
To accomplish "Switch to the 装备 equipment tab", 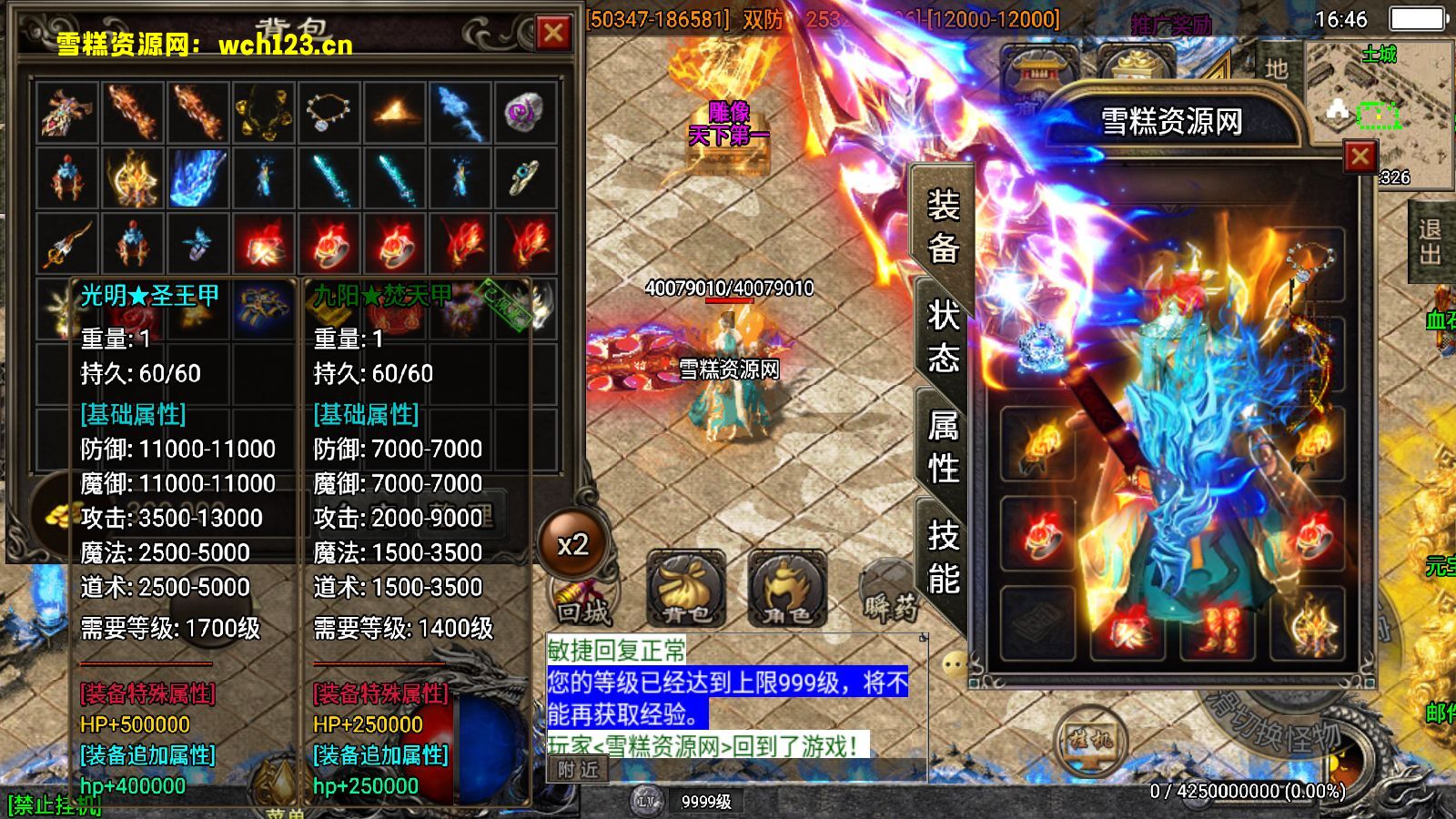I will click(x=943, y=226).
